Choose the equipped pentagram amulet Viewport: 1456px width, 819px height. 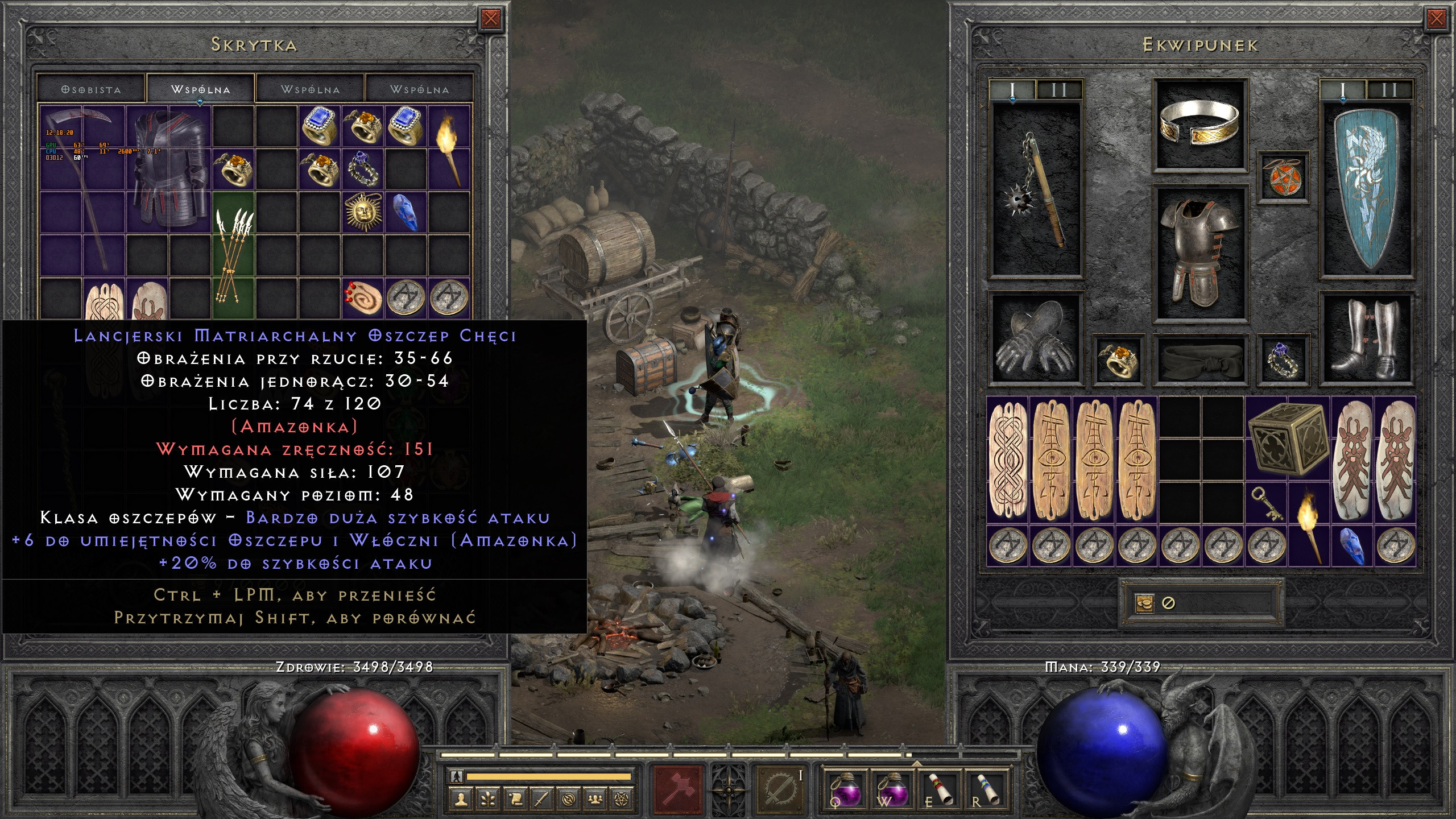(x=1283, y=176)
